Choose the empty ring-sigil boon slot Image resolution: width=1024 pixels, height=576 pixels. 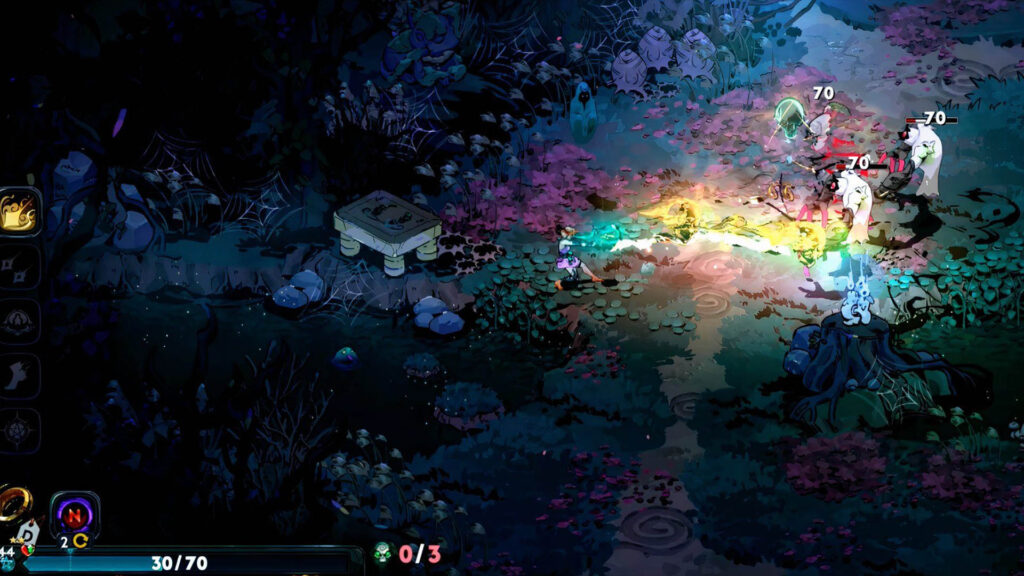(20, 321)
